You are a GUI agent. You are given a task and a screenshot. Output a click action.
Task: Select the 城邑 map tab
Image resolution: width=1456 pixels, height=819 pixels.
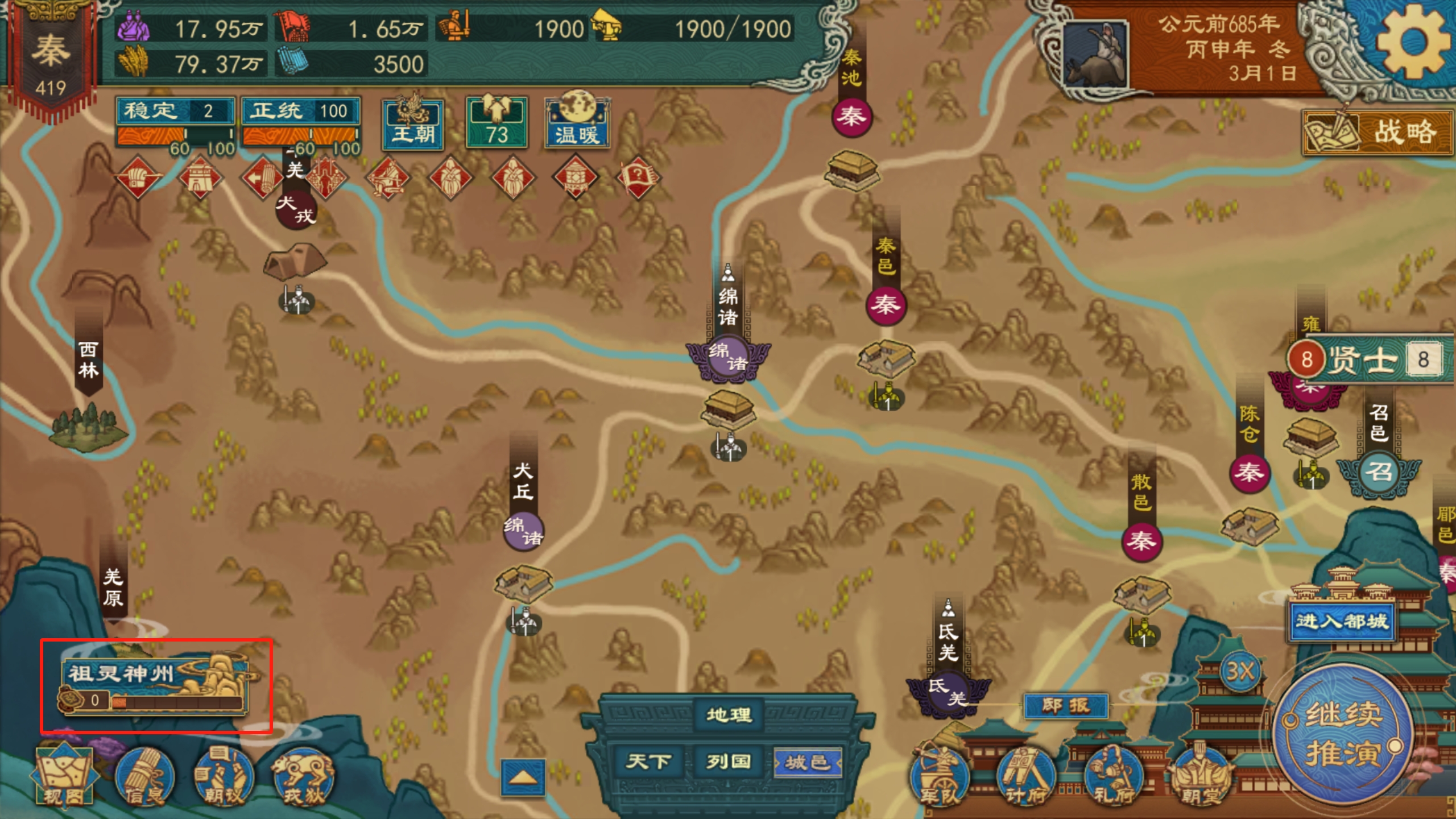[x=807, y=762]
